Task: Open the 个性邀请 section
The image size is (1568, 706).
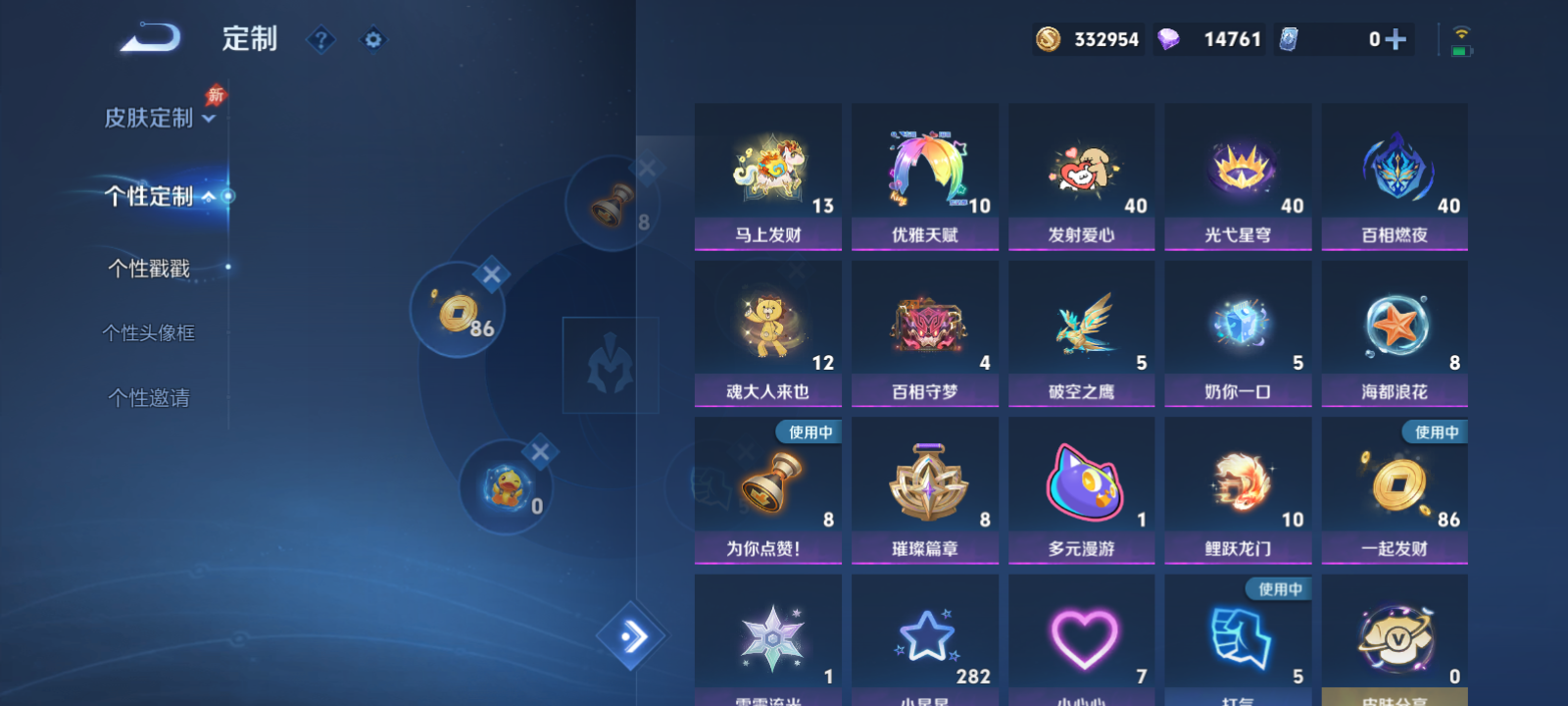Action: click(147, 398)
